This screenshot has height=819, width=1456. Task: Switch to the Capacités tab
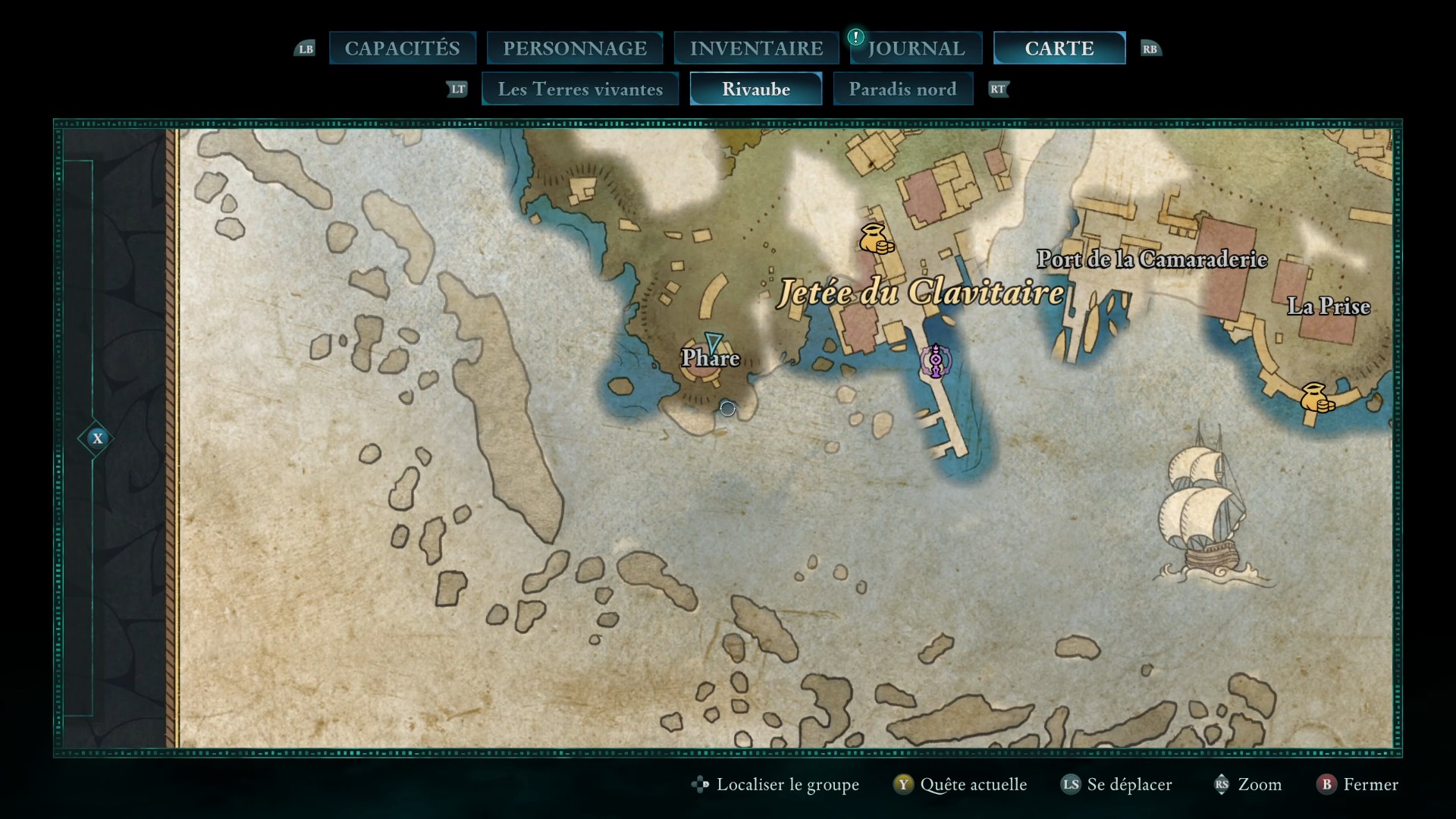[402, 49]
